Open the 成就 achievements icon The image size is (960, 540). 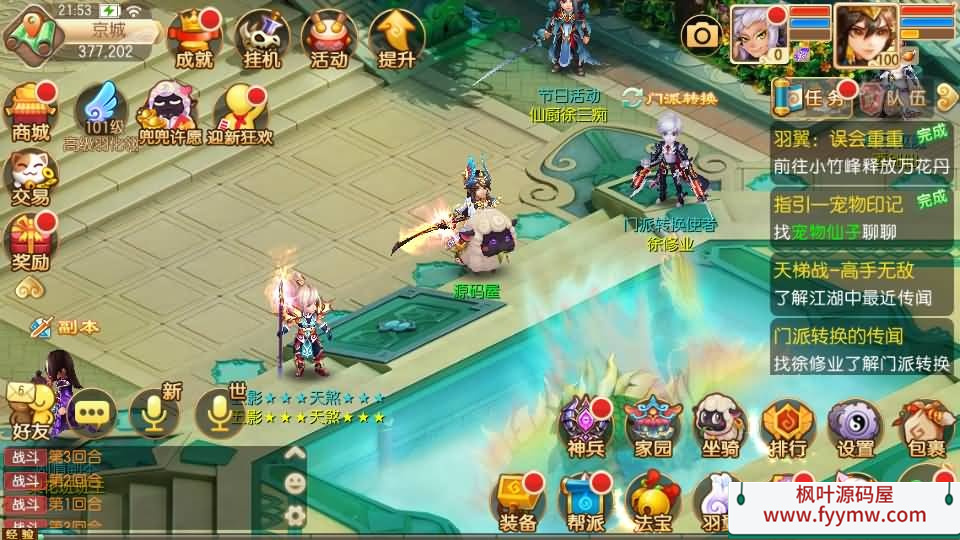[194, 40]
